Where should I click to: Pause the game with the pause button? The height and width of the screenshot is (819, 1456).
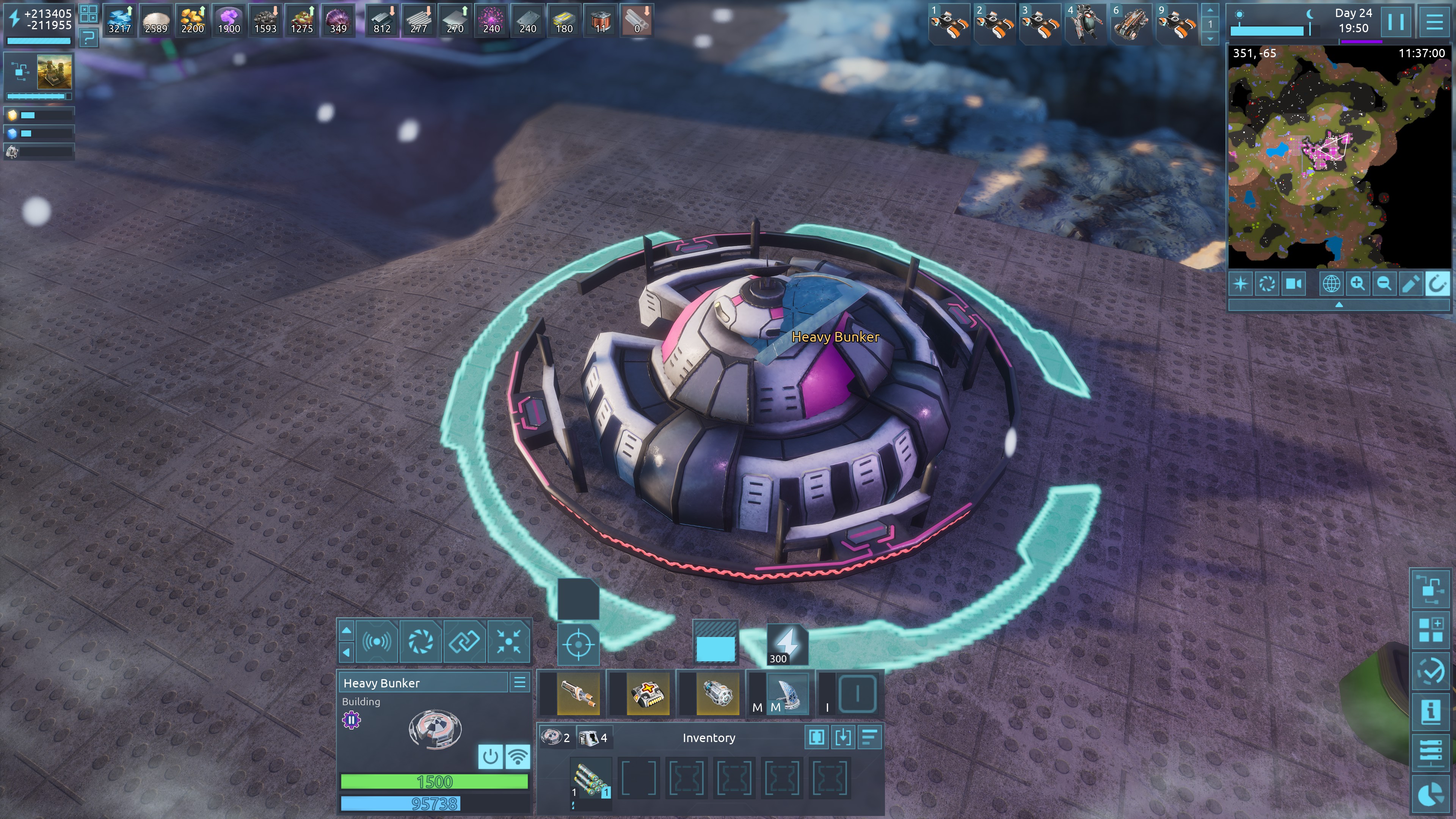(x=1395, y=22)
